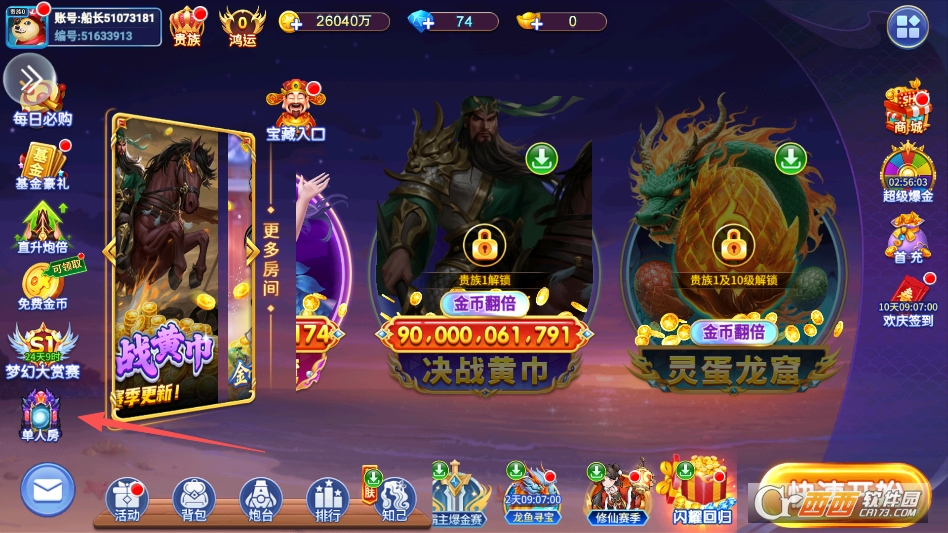Enter the 单人房 single-player room
The height and width of the screenshot is (533, 948).
pos(41,415)
